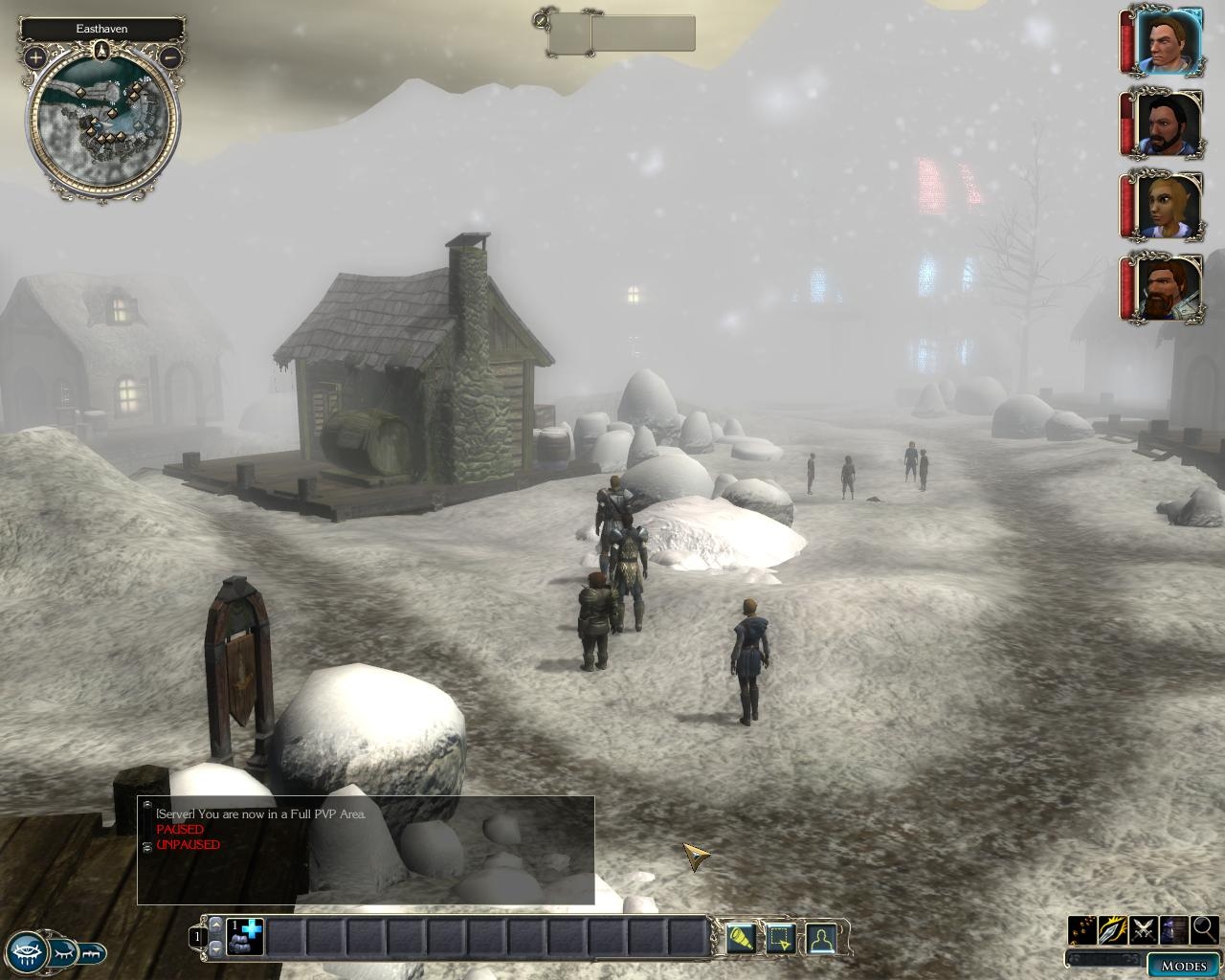Click the minimap zoom-in plus button
Screen dimensions: 1225x980
point(35,57)
